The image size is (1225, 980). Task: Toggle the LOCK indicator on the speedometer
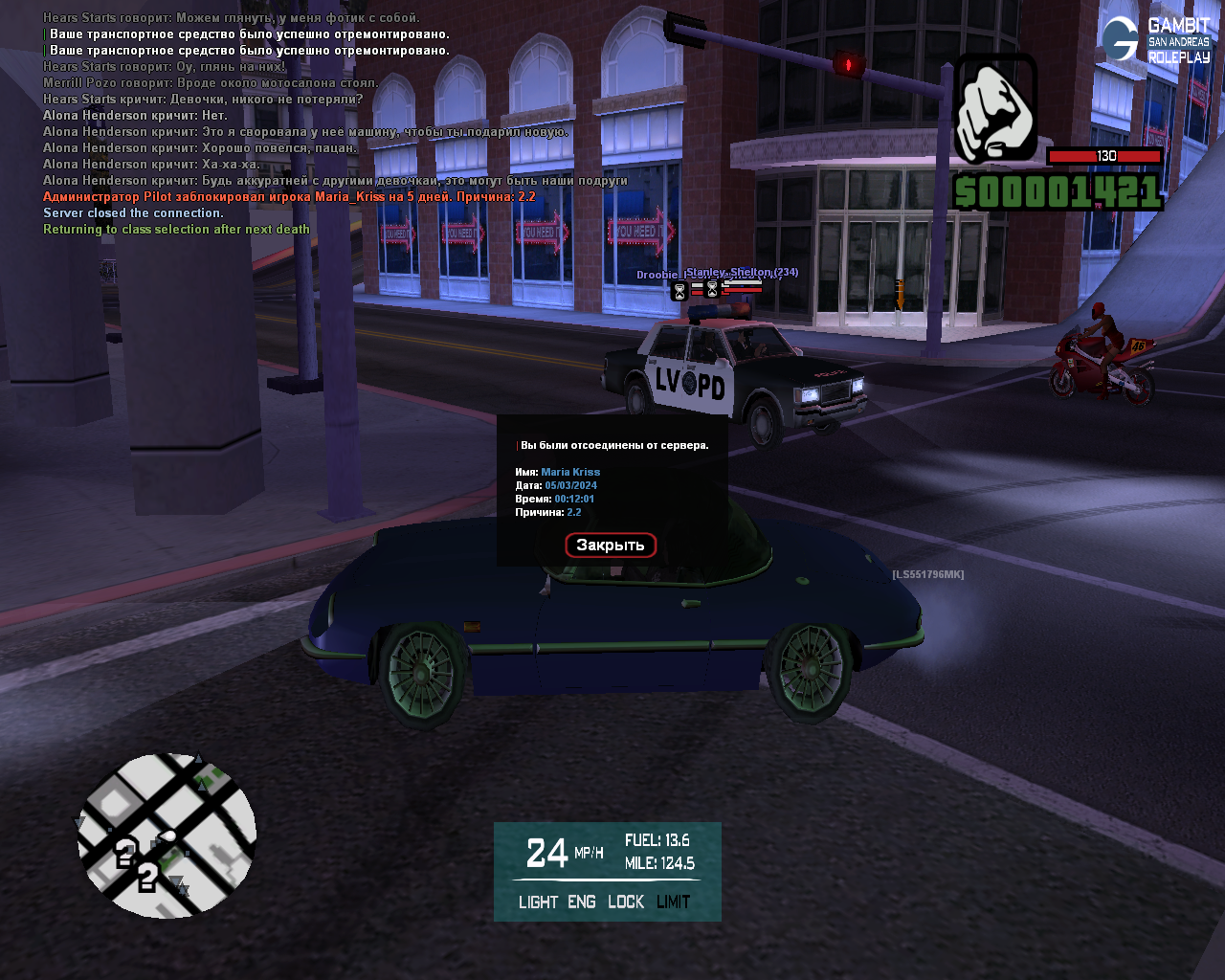[x=626, y=902]
